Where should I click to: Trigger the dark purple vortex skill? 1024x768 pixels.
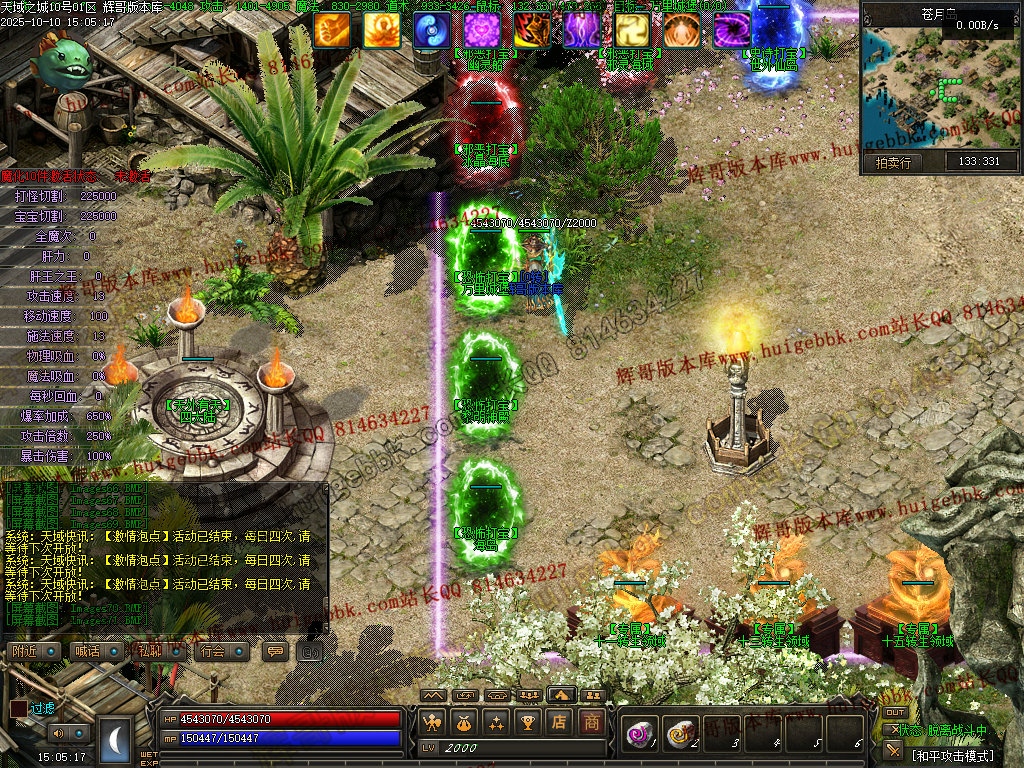click(x=731, y=30)
